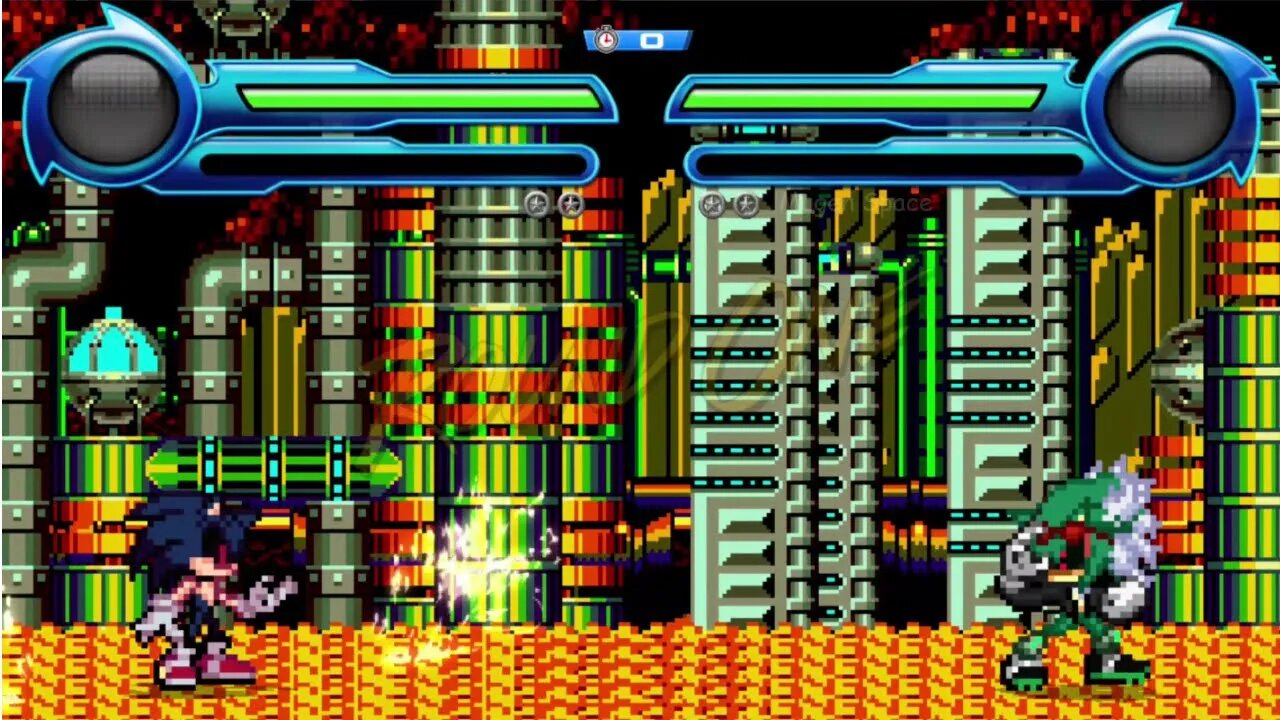
Task: Select Player 1's first round win star medal
Action: [536, 203]
